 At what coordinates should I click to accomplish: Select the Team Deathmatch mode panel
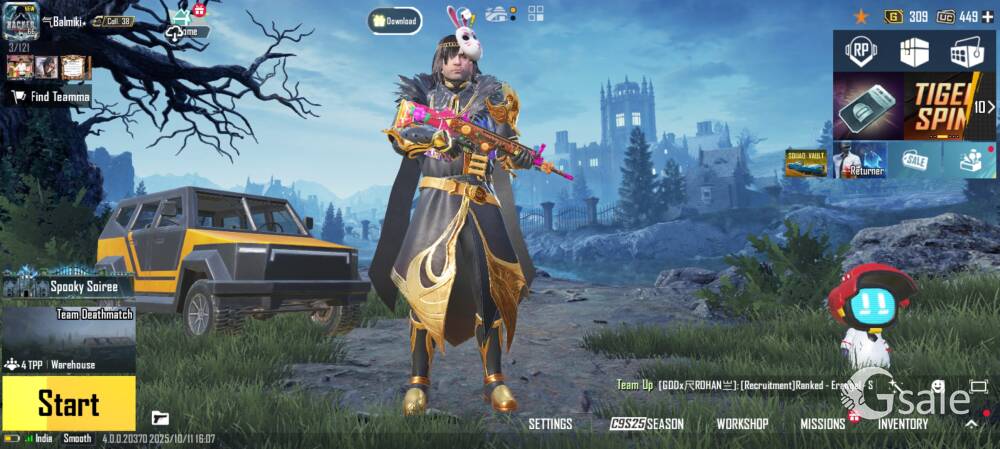[x=68, y=330]
